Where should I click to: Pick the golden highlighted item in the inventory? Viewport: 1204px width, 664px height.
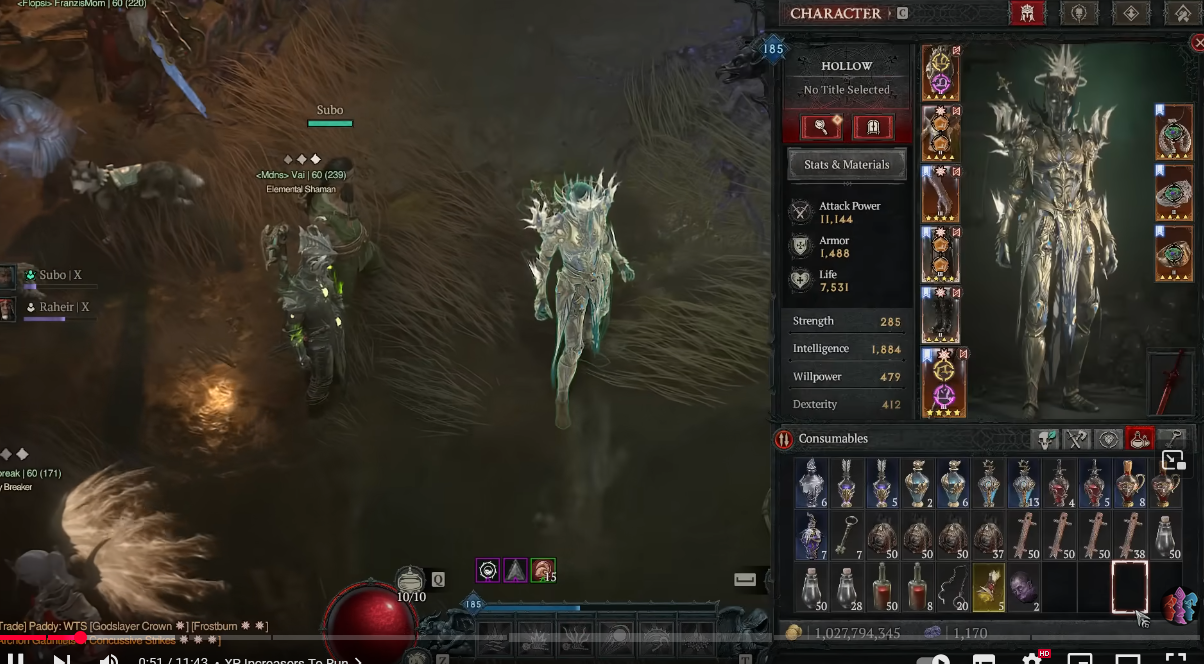click(x=988, y=587)
